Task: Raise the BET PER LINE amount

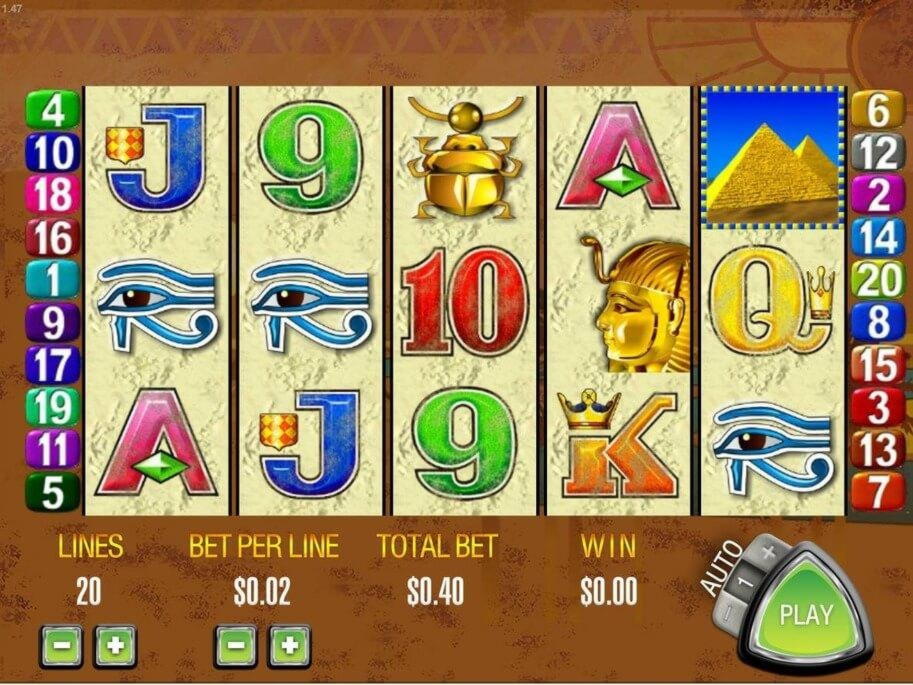Action: 289,645
